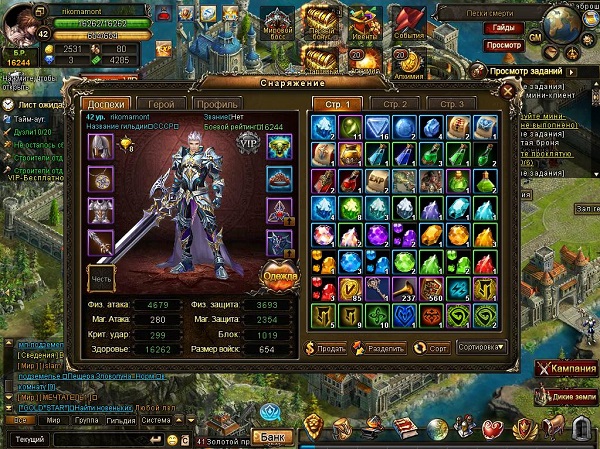Open inventory page Стр. 3
Screen dimensions: 600x449
(x=450, y=104)
